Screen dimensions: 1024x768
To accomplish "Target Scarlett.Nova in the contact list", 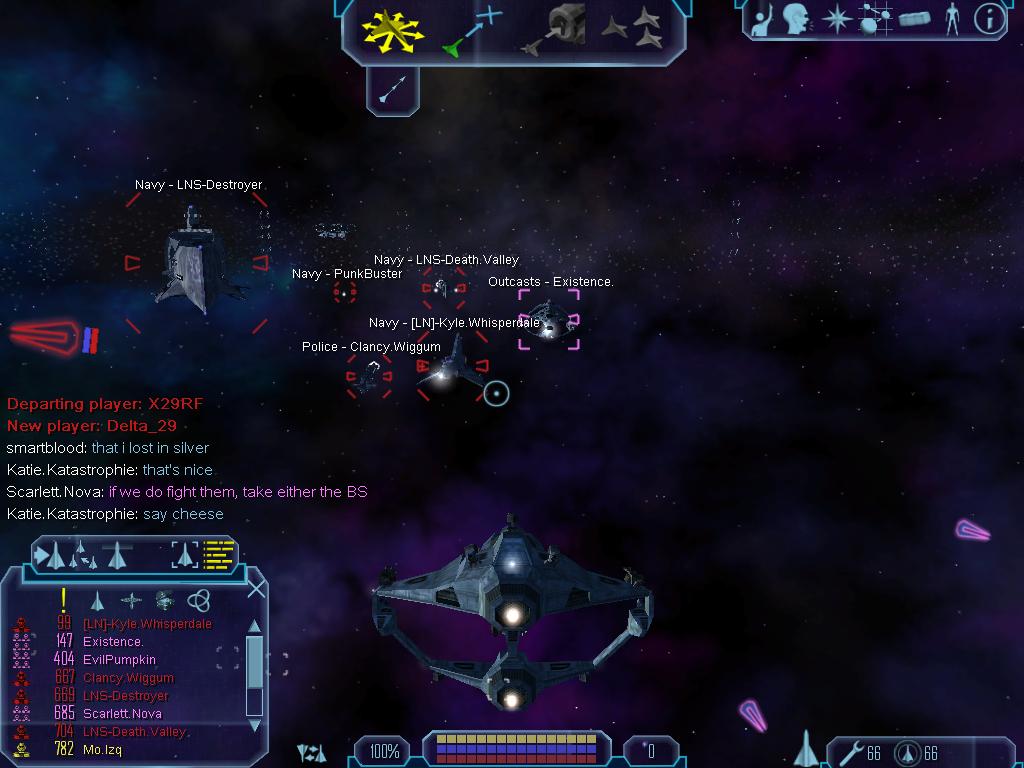I will 122,714.
